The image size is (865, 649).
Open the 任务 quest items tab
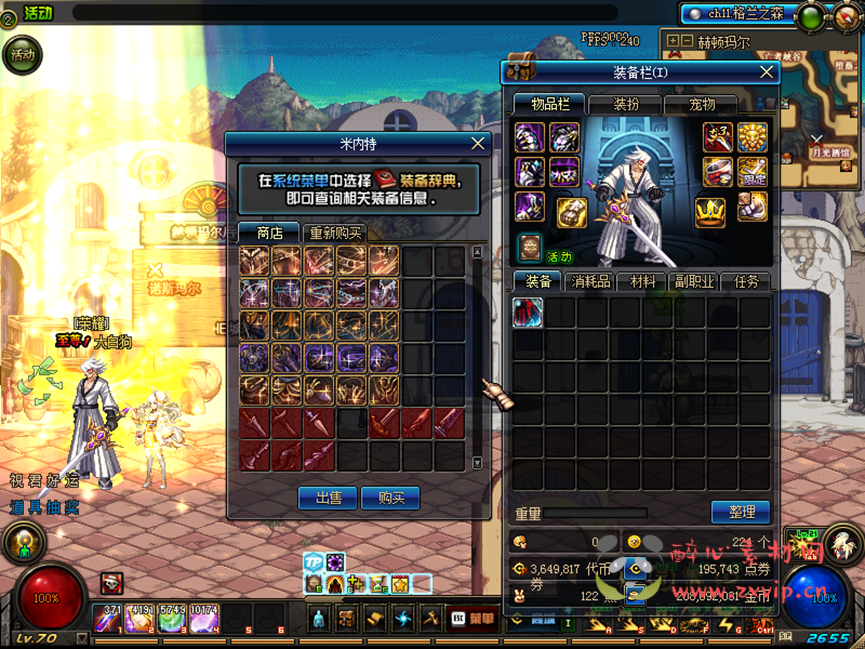pyautogui.click(x=746, y=282)
